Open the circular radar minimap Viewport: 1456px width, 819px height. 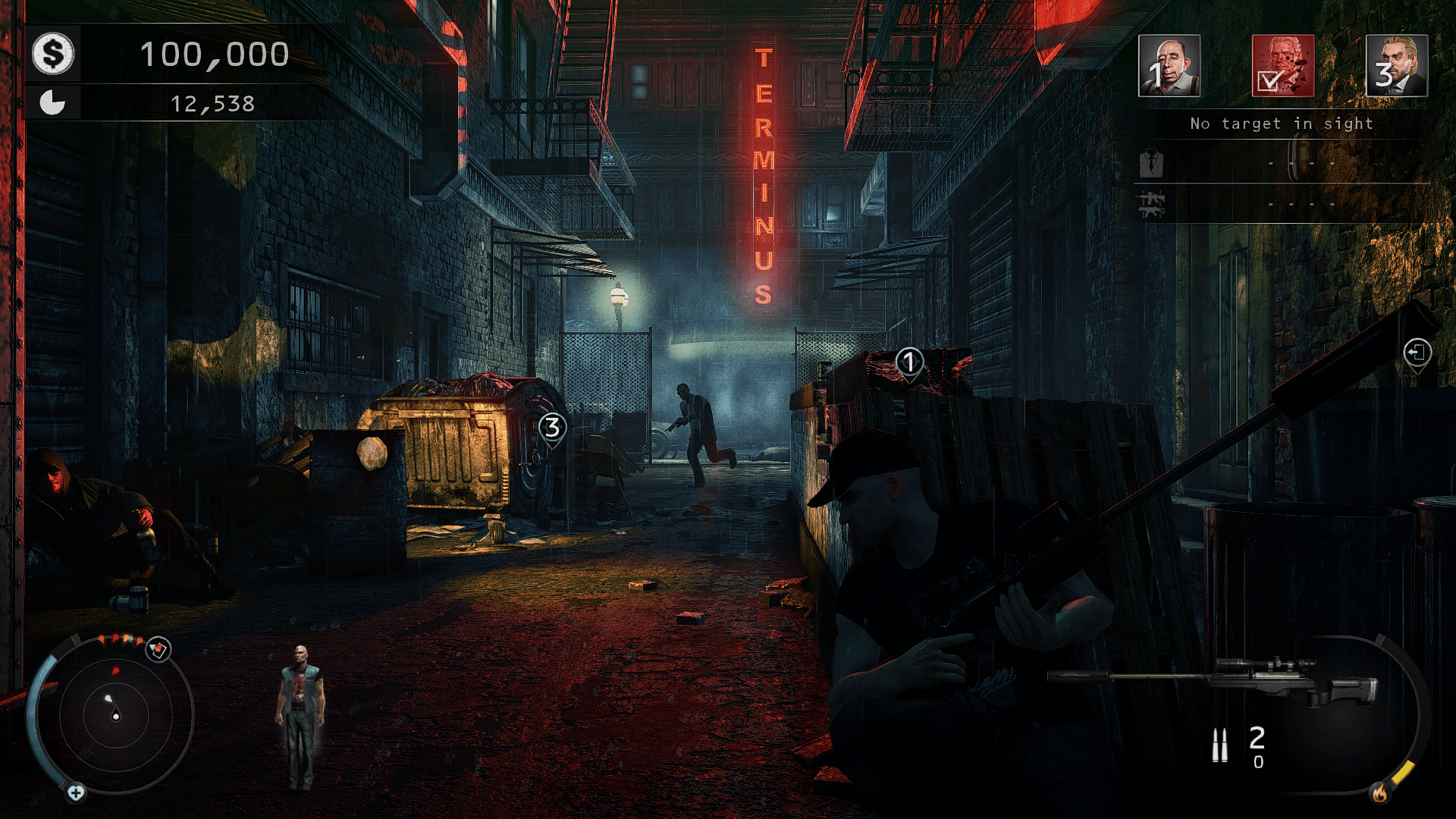tap(115, 714)
